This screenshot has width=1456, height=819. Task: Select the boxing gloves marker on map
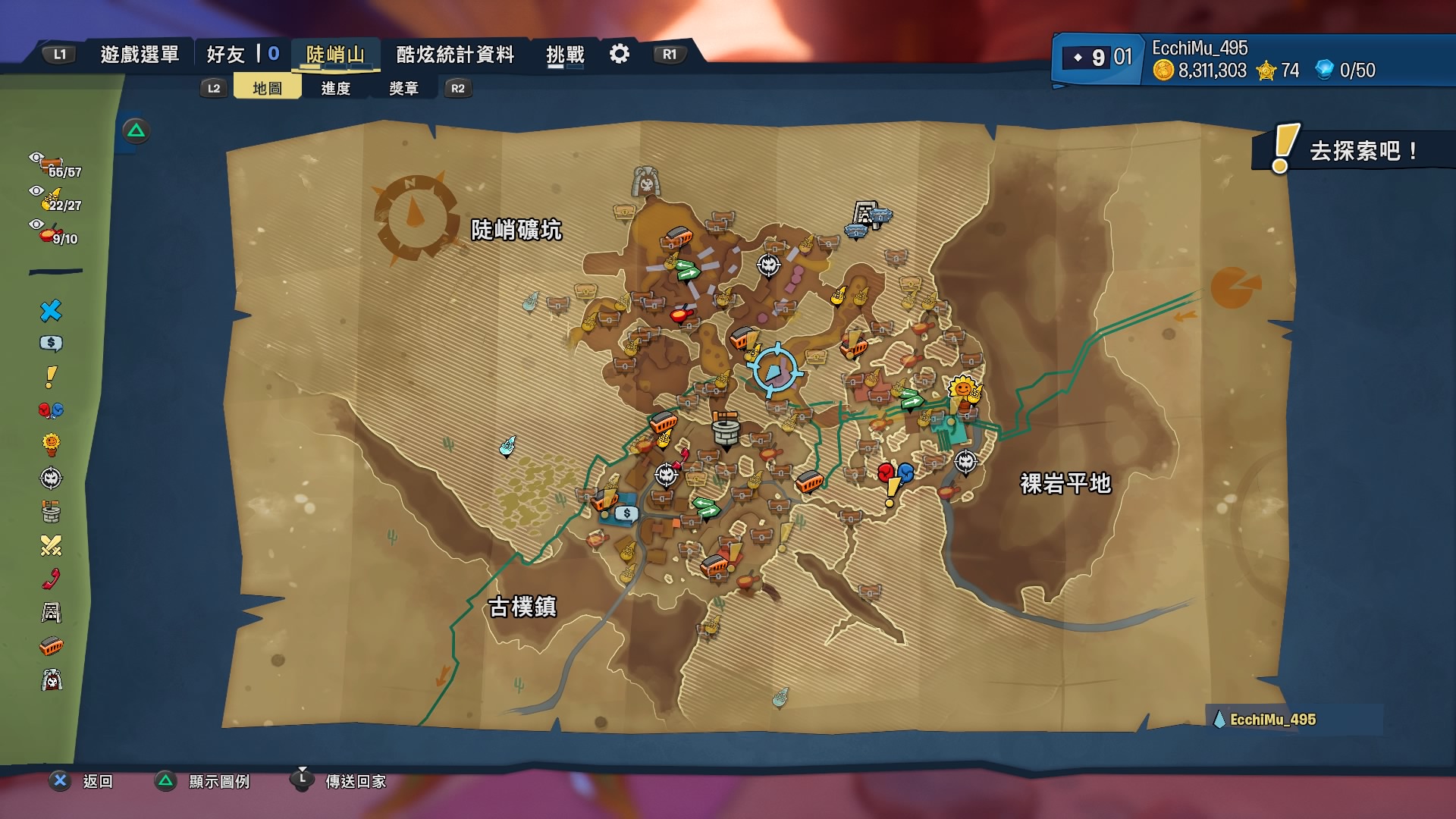coord(895,474)
